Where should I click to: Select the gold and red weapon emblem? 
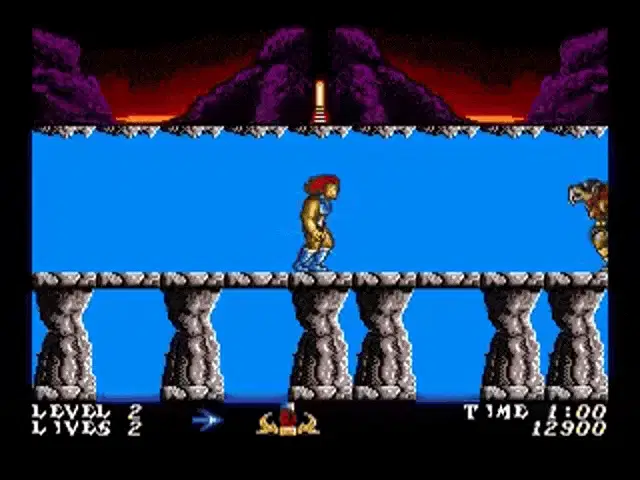point(287,421)
